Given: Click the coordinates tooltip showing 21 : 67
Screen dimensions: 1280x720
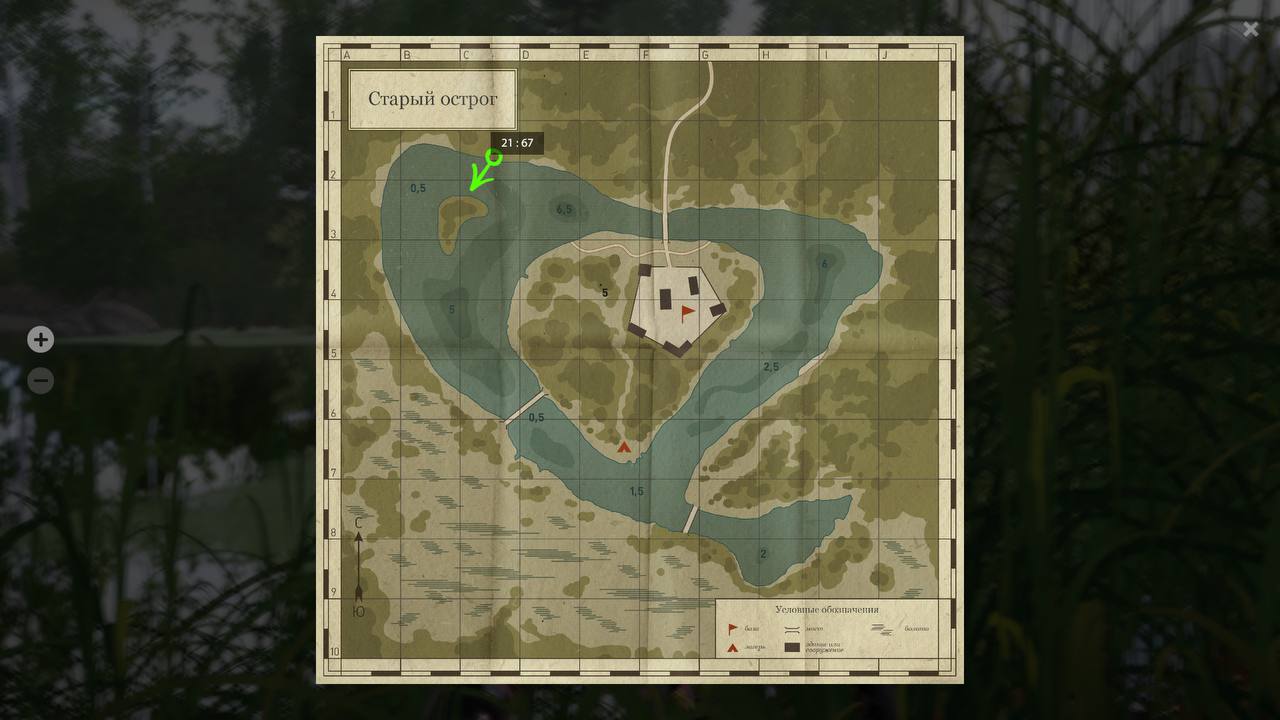Looking at the screenshot, I should (518, 143).
